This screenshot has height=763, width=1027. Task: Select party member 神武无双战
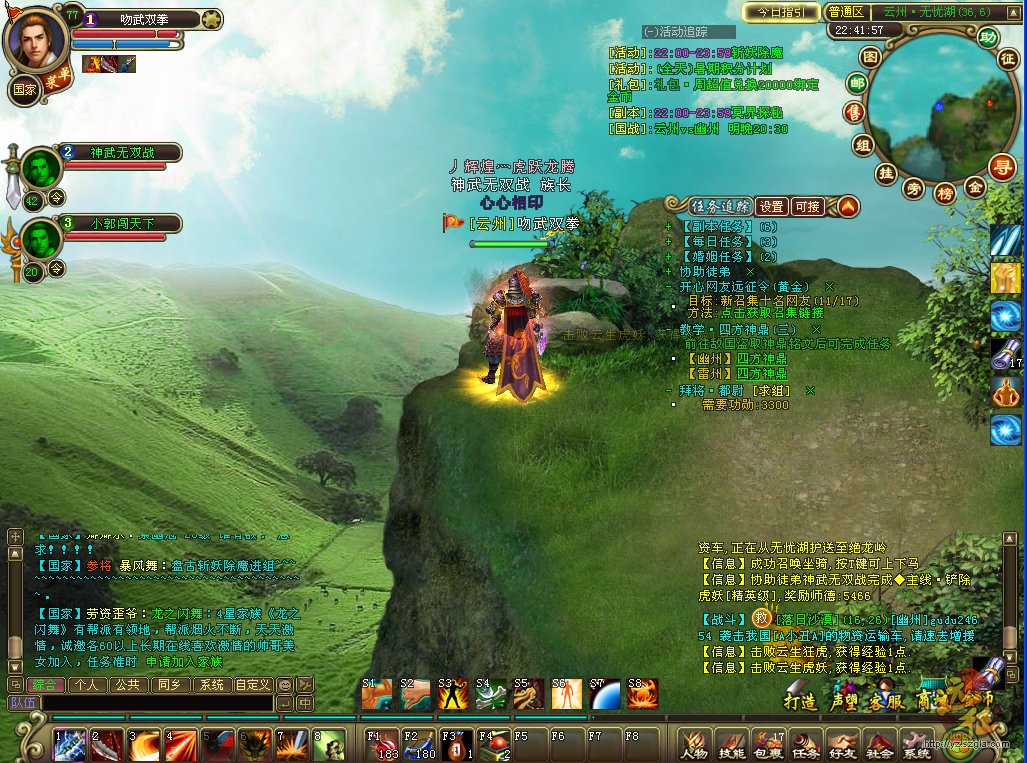click(123, 152)
